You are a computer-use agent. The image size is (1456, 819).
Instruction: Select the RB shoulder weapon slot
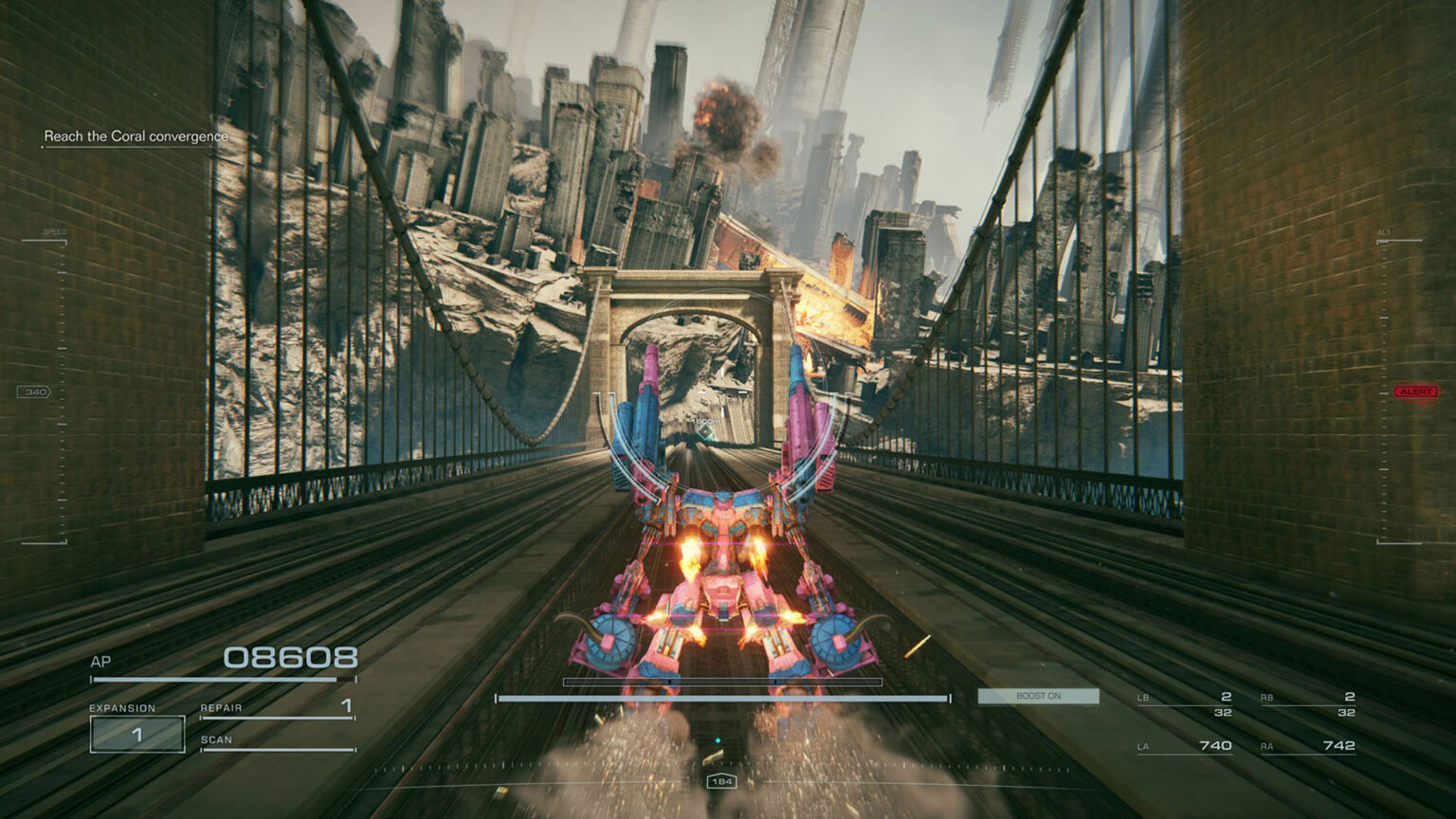1308,702
